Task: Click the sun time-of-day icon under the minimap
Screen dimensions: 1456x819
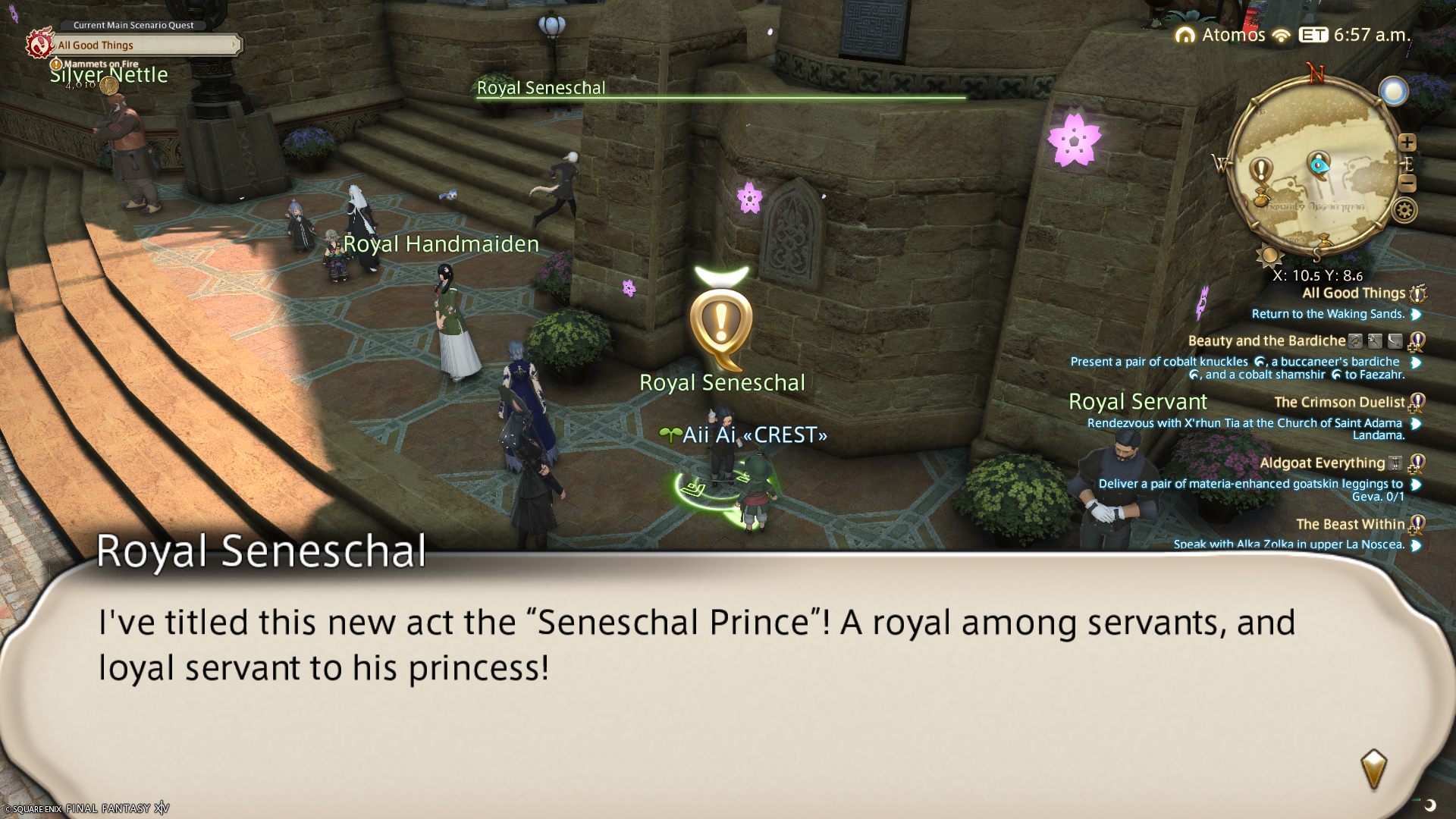Action: click(1269, 256)
